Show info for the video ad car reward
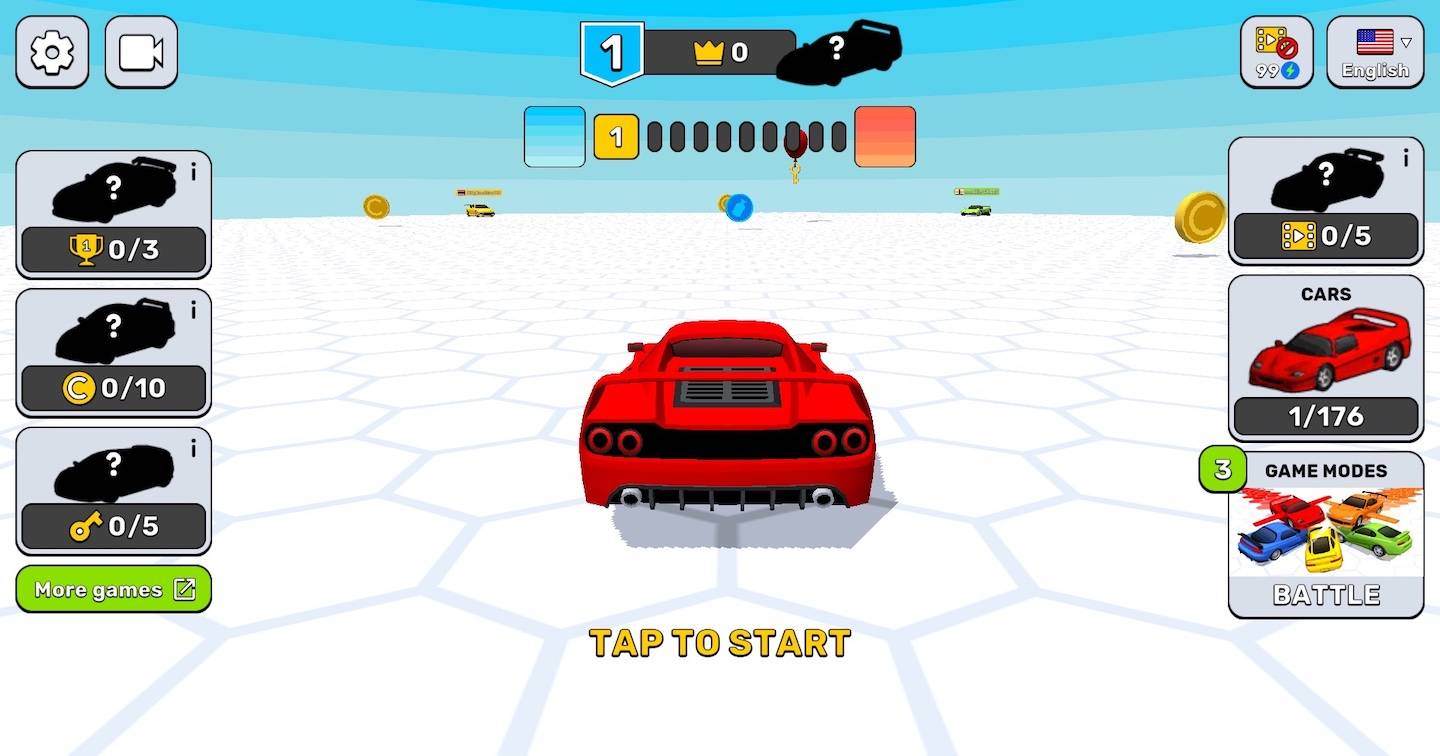The height and width of the screenshot is (756, 1440). click(1406, 158)
